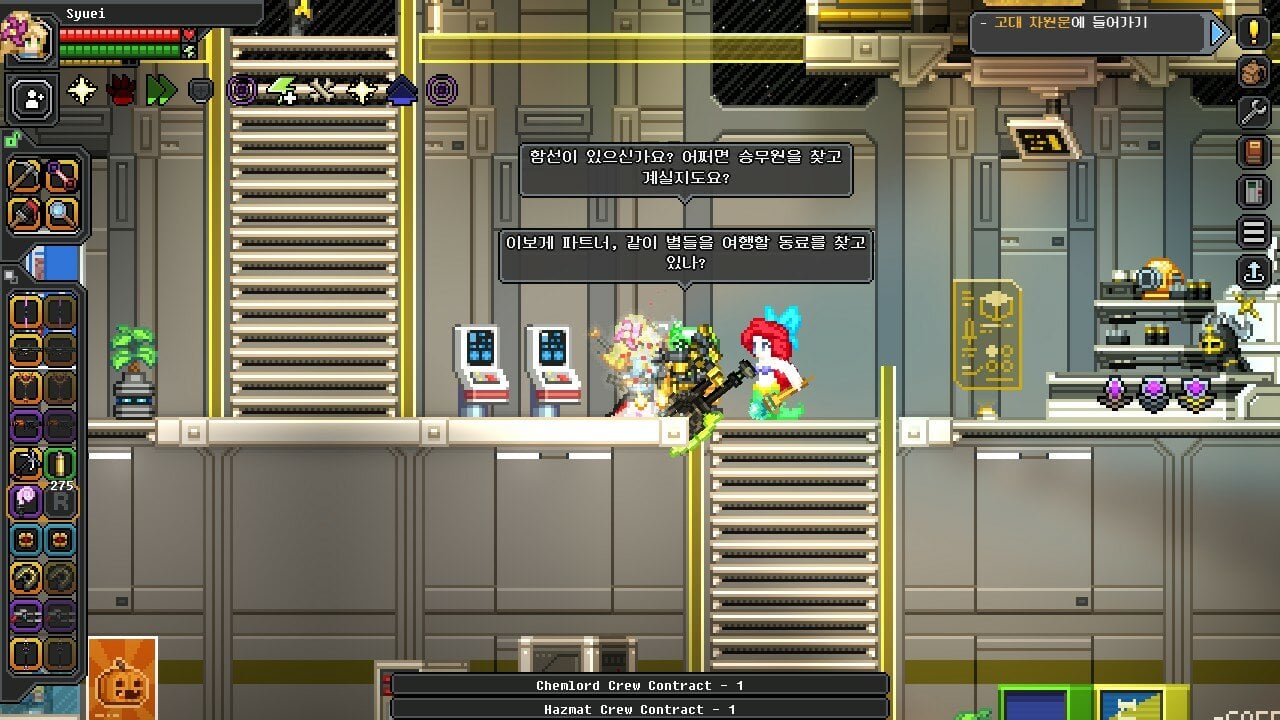The width and height of the screenshot is (1280, 720).
Task: Open the crafting wrench icon
Action: [x=1254, y=113]
